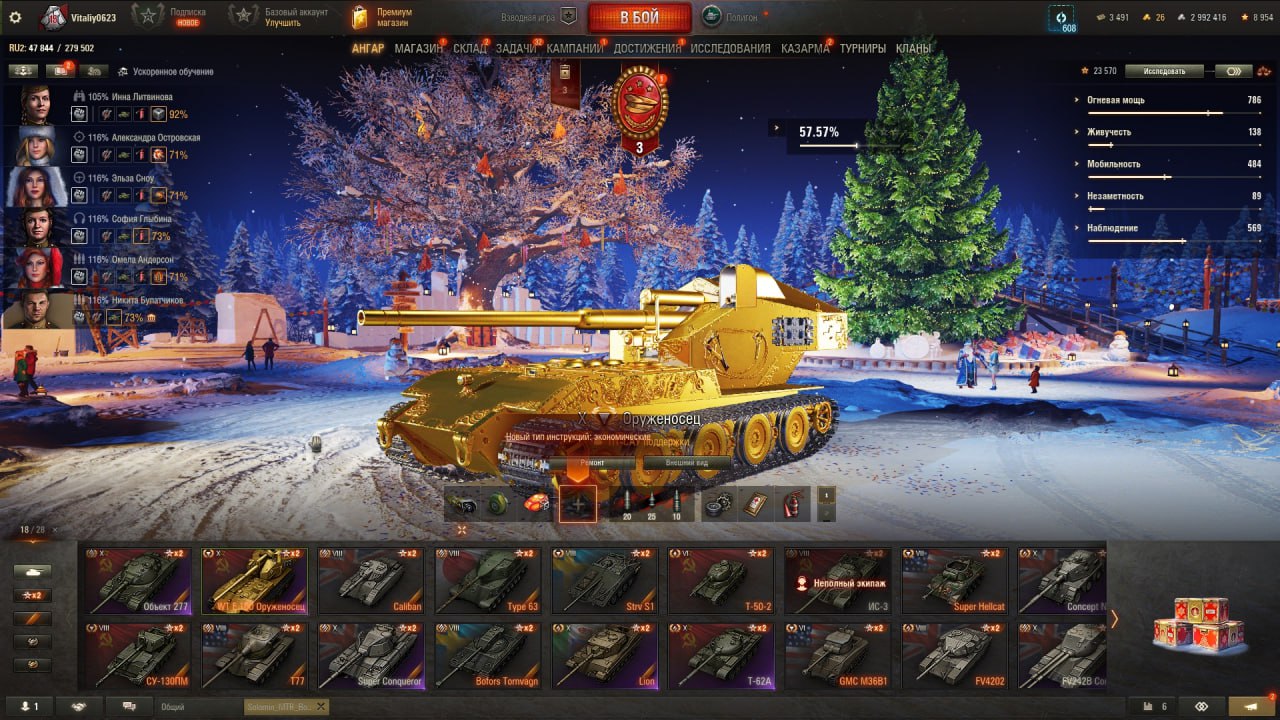Viewport: 1280px width, 720px height.
Task: Open the Ремонт service button
Action: click(592, 463)
